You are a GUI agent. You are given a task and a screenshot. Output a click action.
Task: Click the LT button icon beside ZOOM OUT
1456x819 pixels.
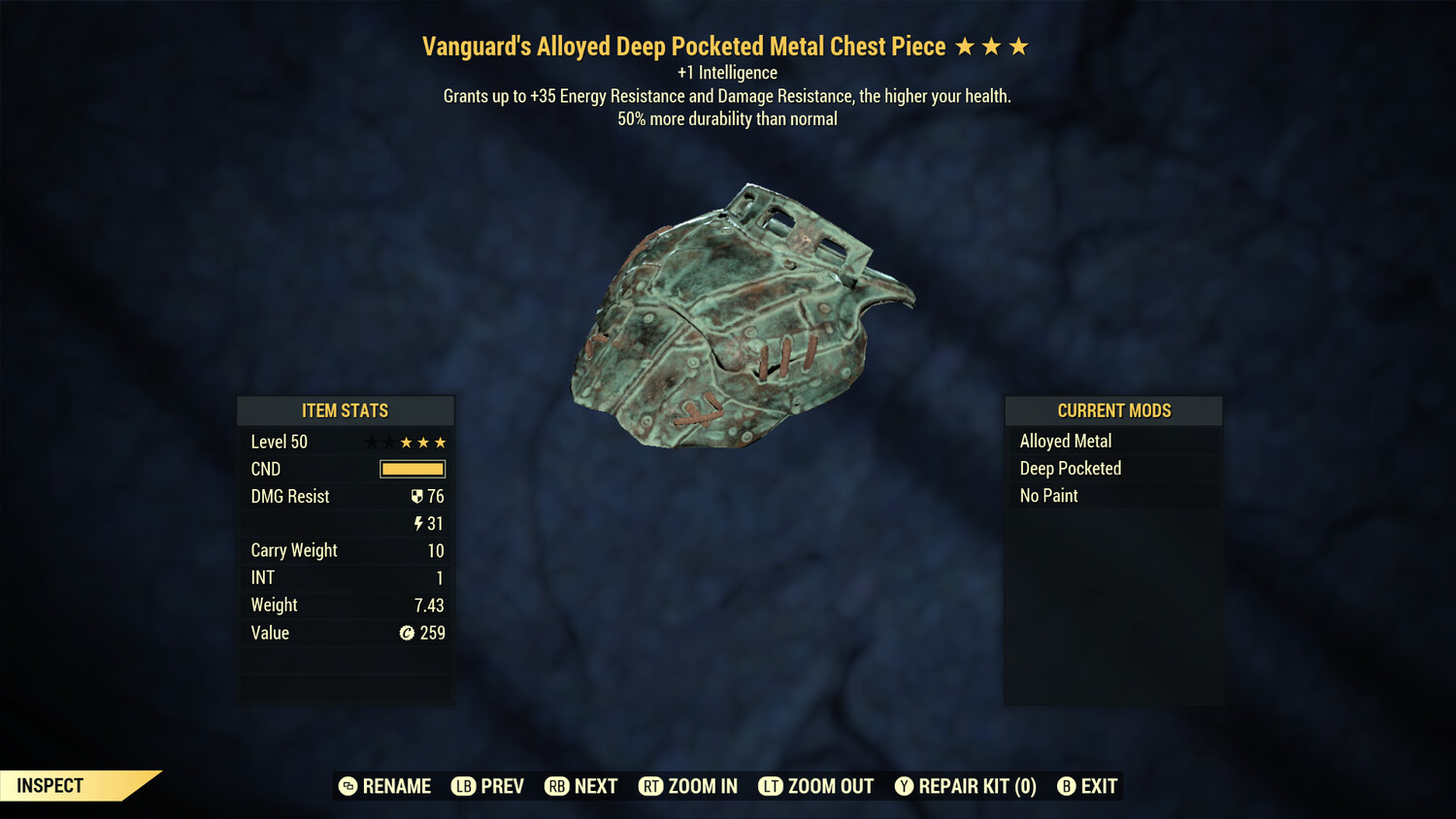770,786
